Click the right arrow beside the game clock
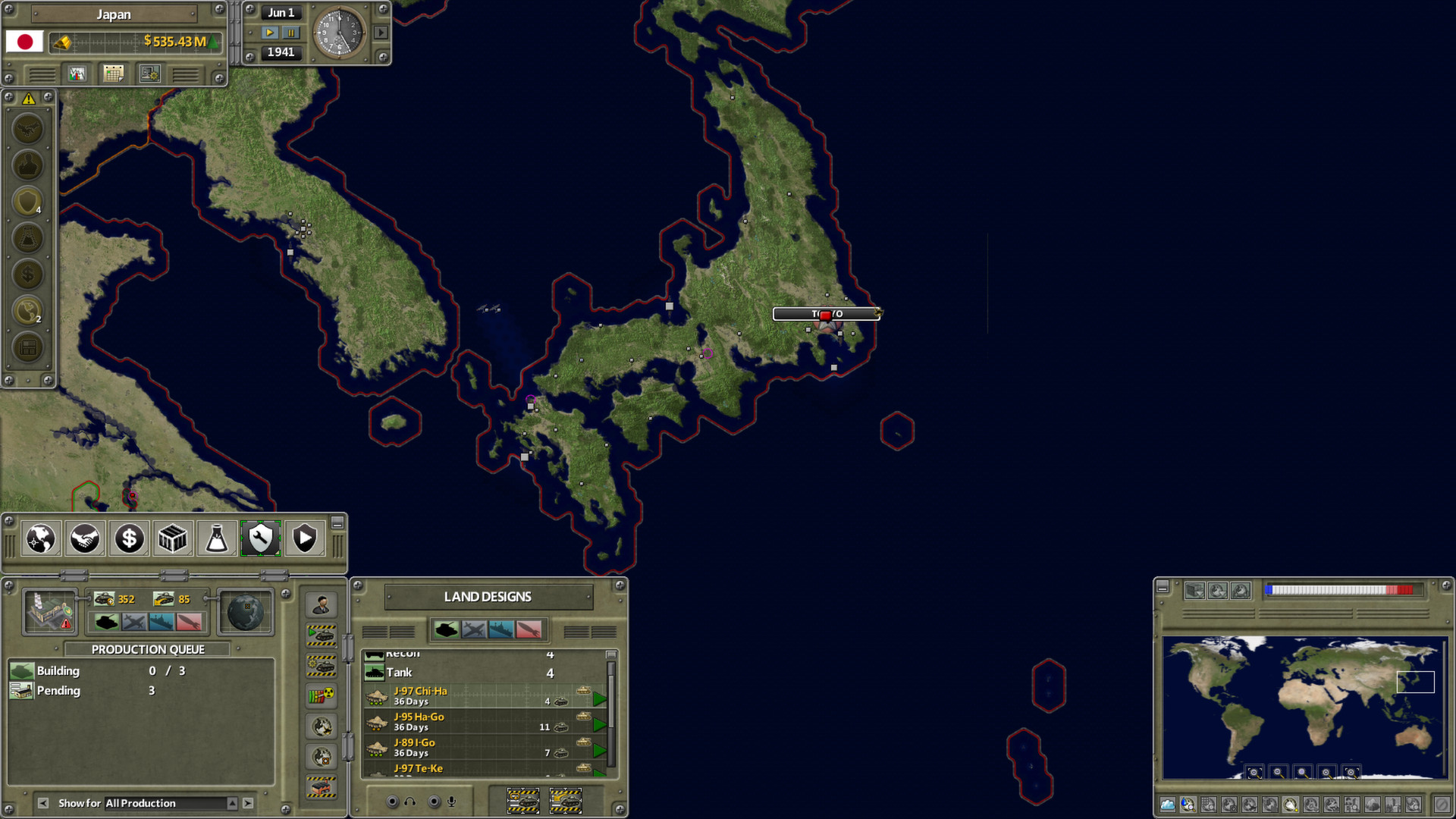The height and width of the screenshot is (819, 1456). pos(381,33)
